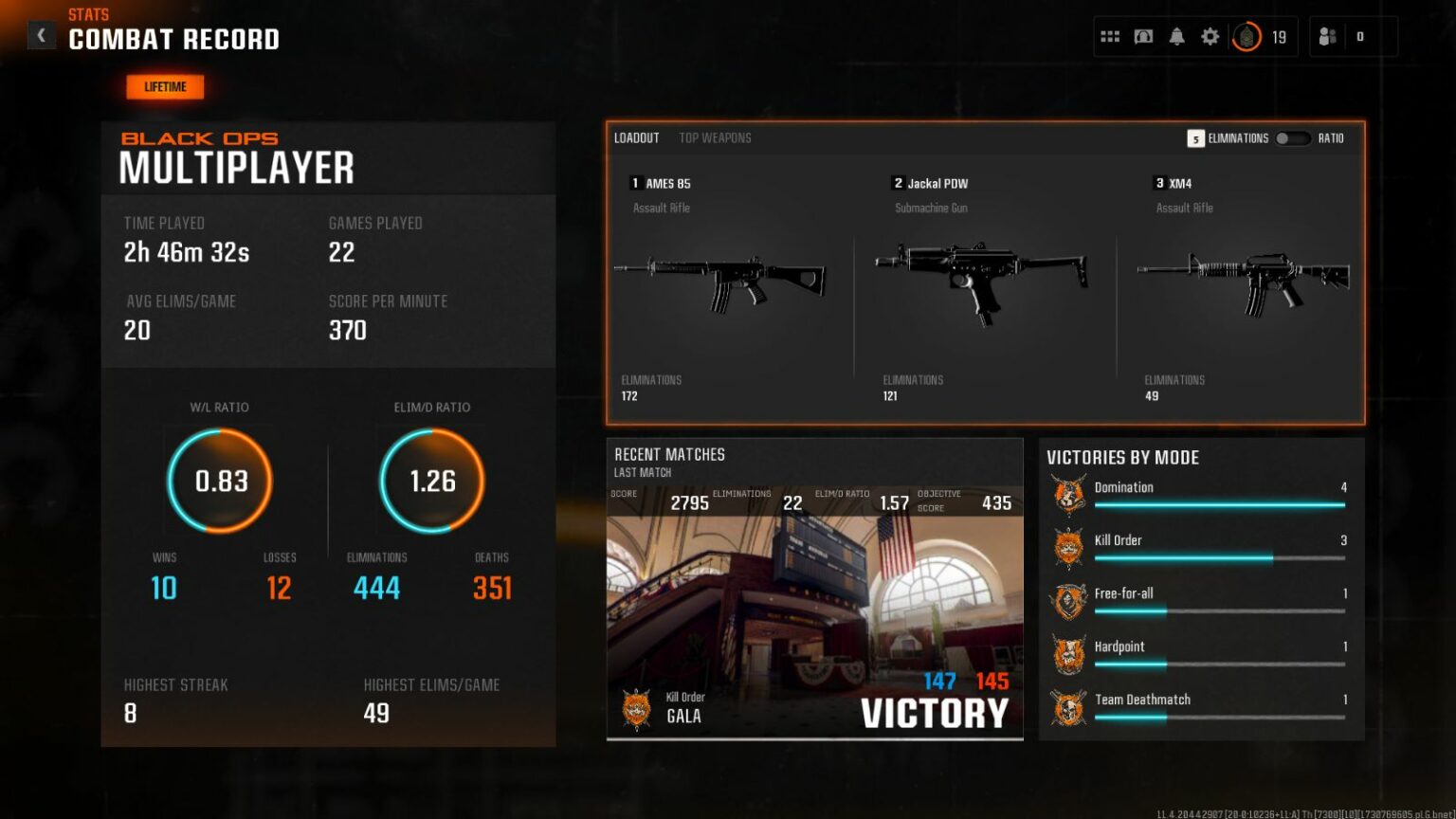Open settings with the gear icon

[x=1210, y=35]
